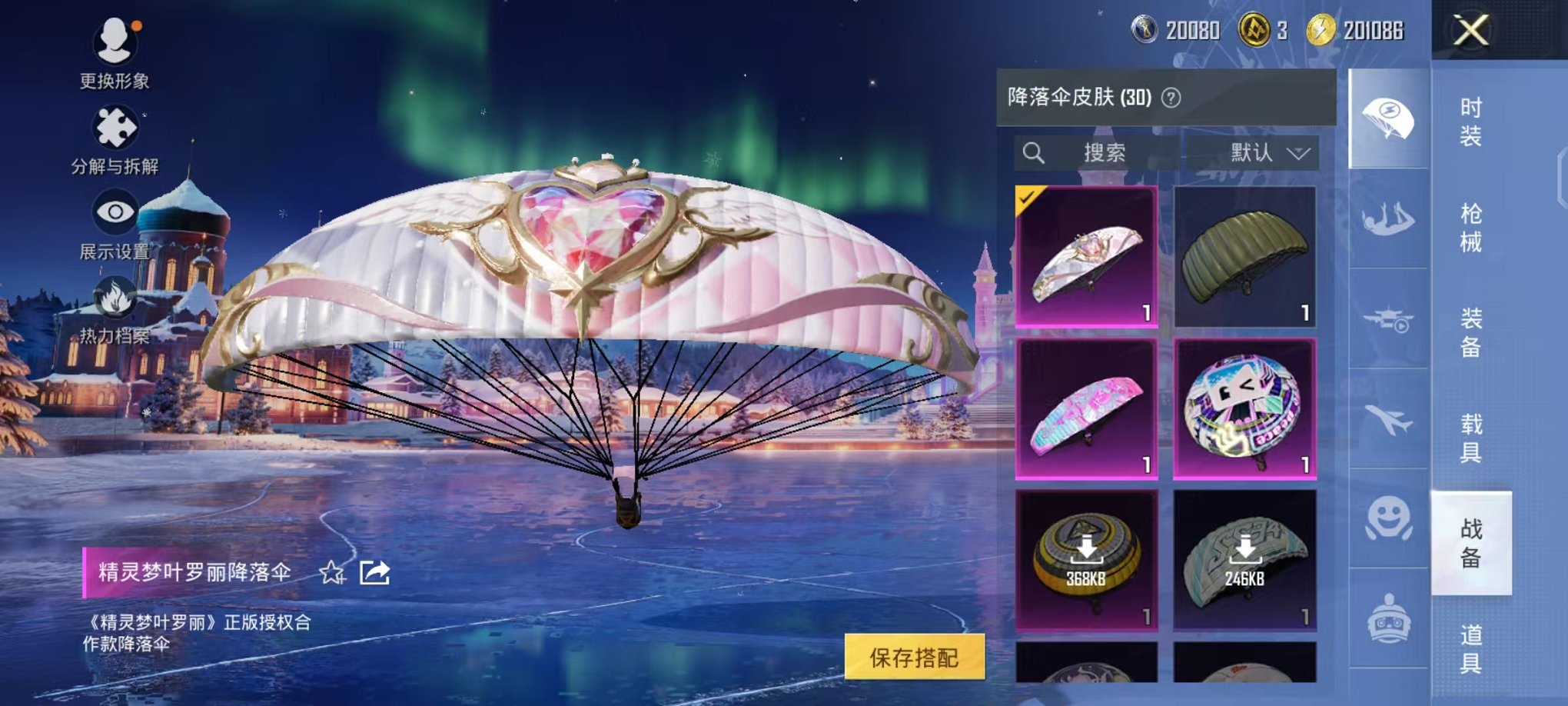Open 展示设置 display settings

pyautogui.click(x=114, y=211)
